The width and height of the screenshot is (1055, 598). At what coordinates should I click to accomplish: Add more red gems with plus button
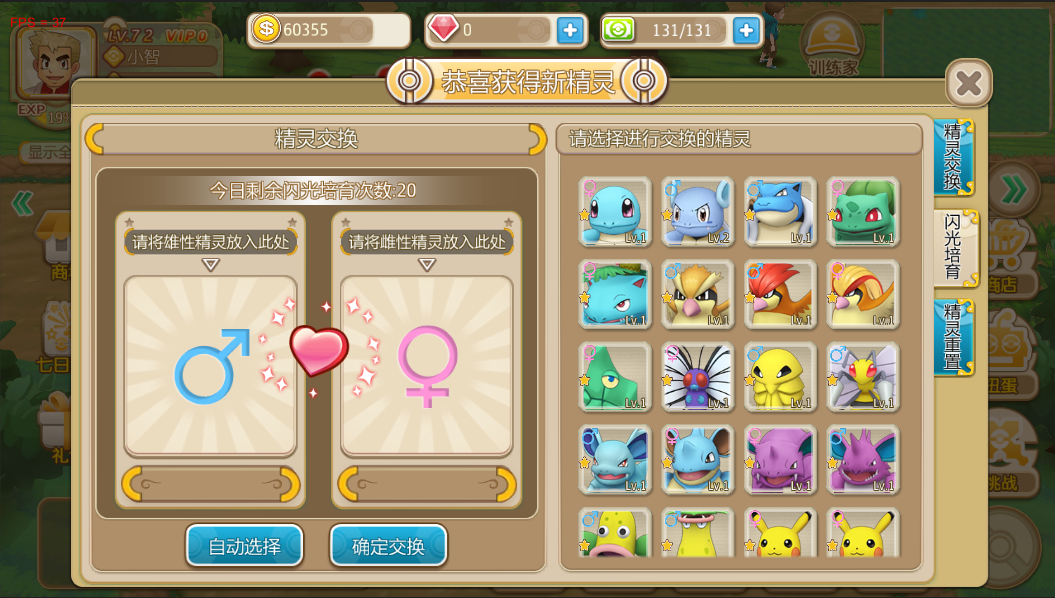571,30
